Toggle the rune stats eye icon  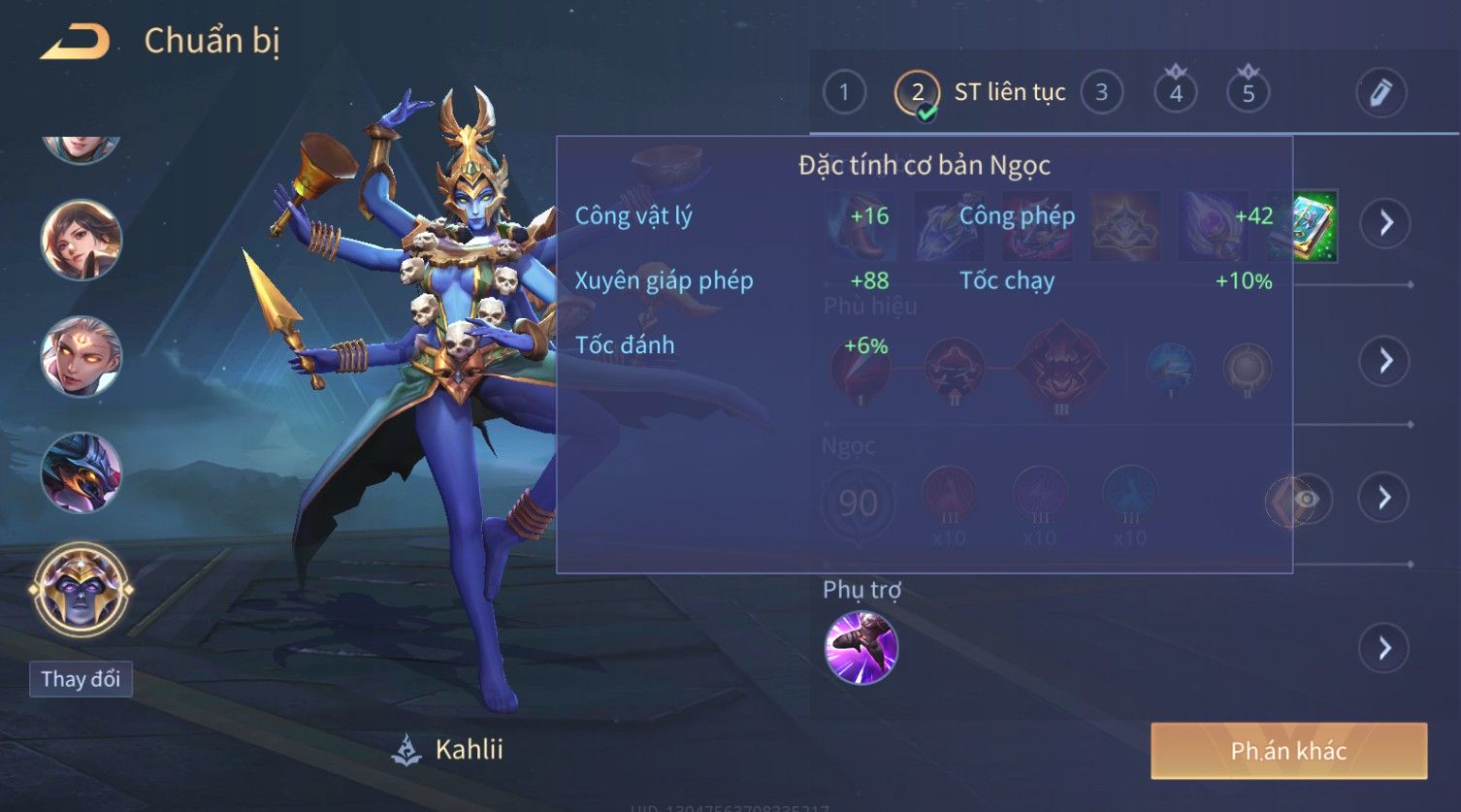click(1306, 499)
